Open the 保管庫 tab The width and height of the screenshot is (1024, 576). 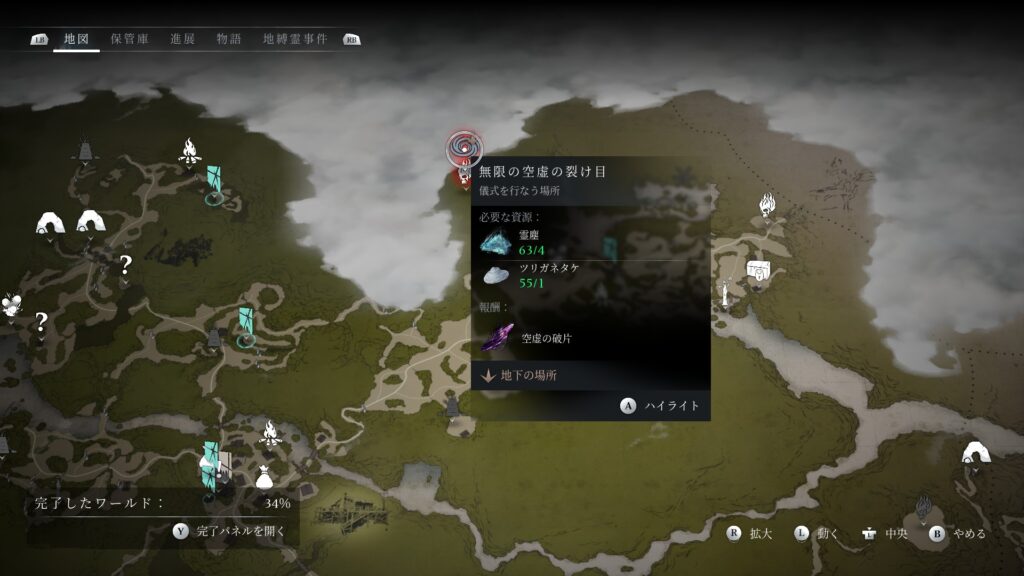tap(130, 39)
